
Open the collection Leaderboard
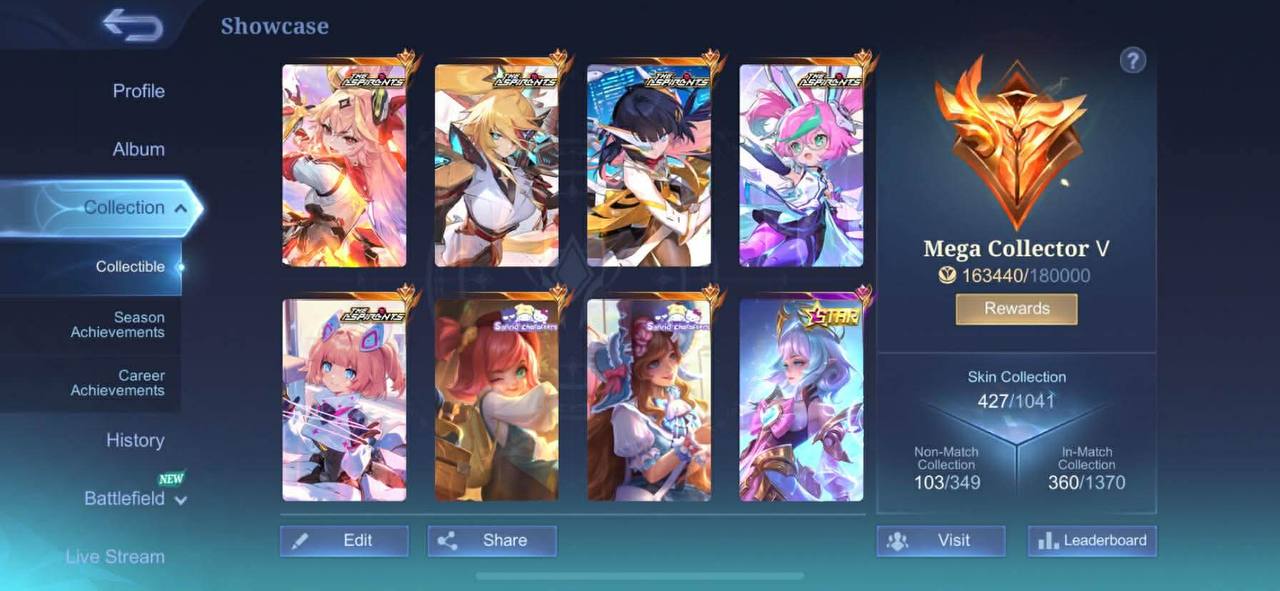click(1092, 540)
